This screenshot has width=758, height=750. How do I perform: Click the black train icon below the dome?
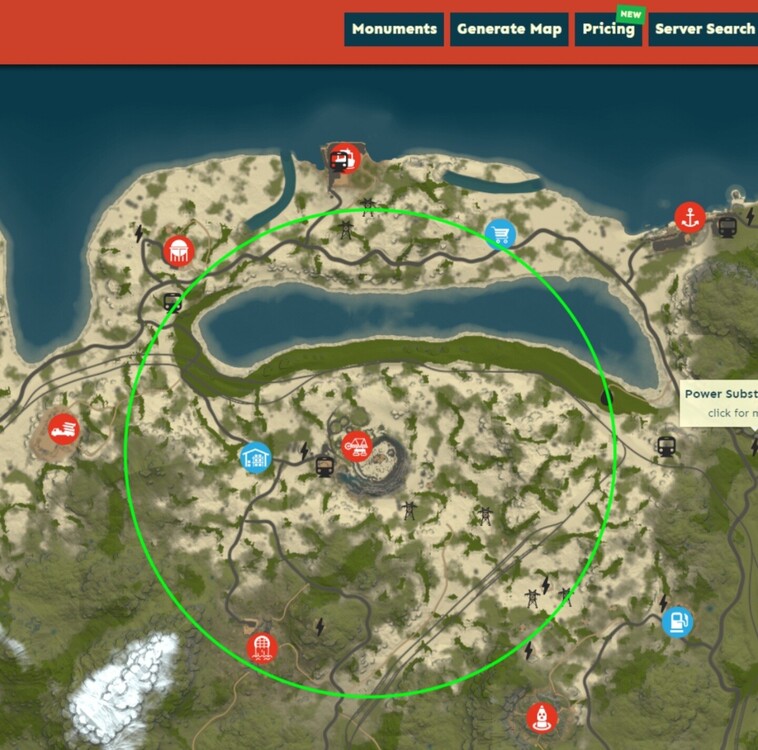[x=172, y=300]
